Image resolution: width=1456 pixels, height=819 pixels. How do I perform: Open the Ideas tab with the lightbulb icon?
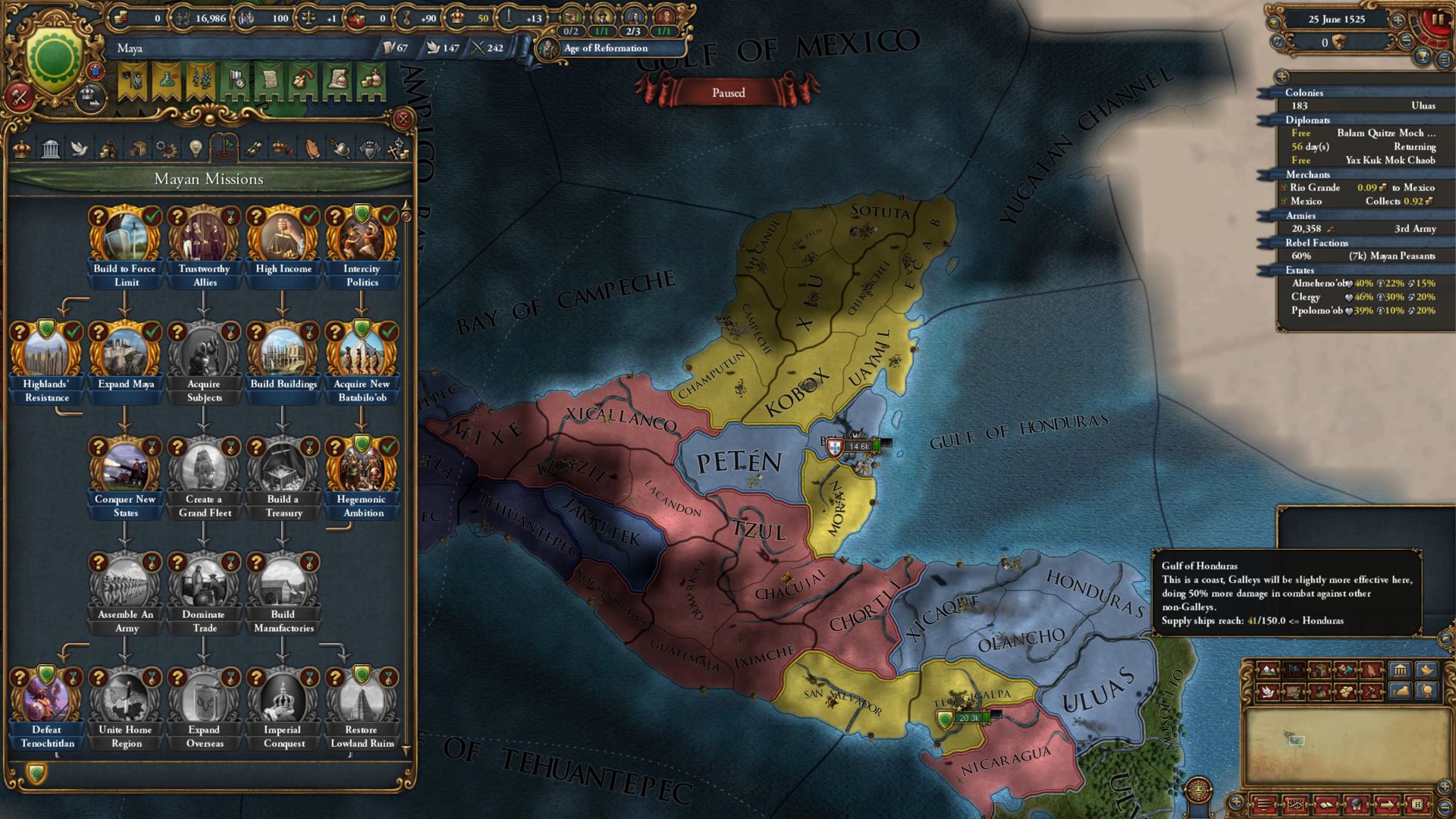196,149
